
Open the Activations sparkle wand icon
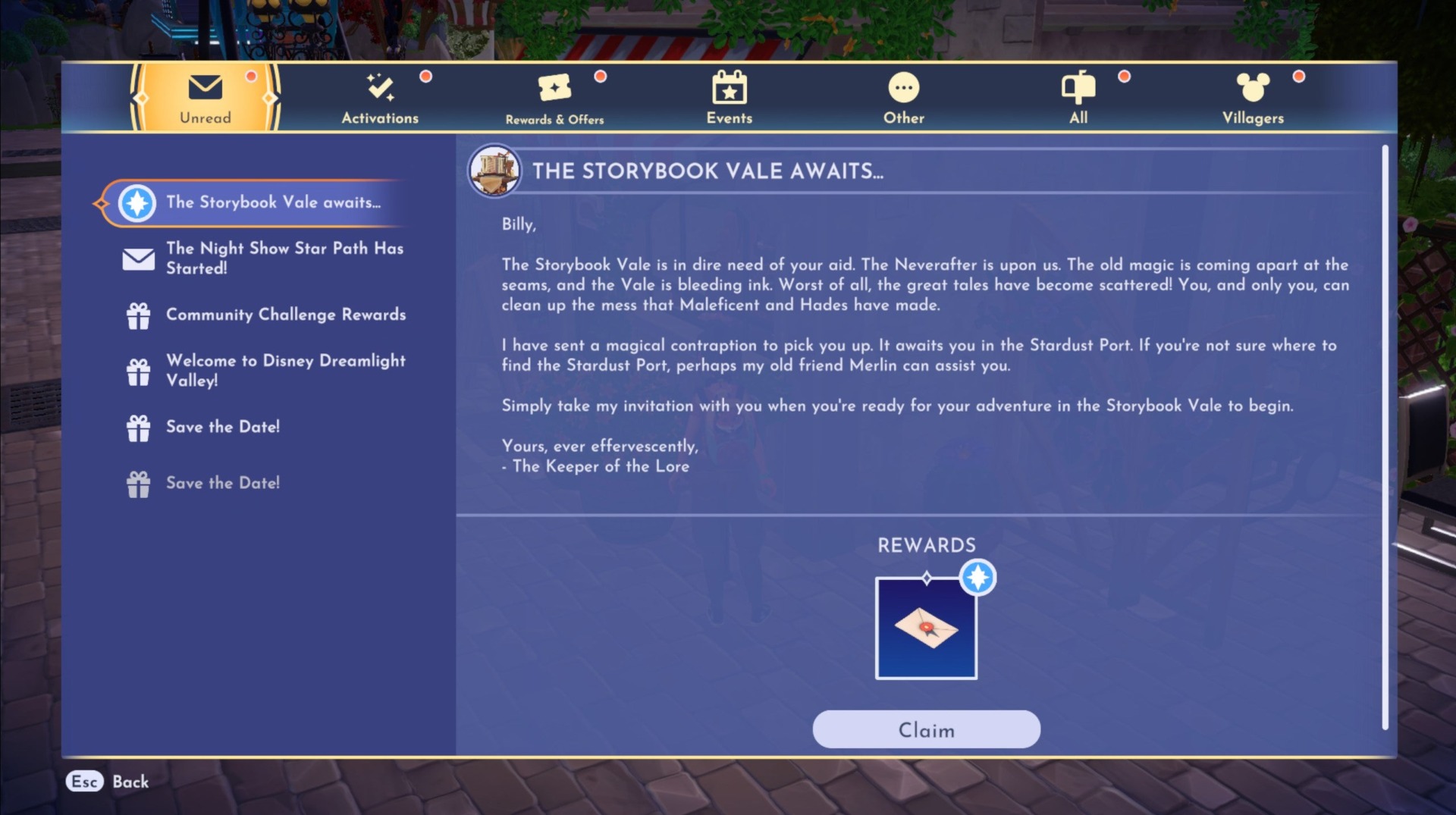(x=379, y=89)
